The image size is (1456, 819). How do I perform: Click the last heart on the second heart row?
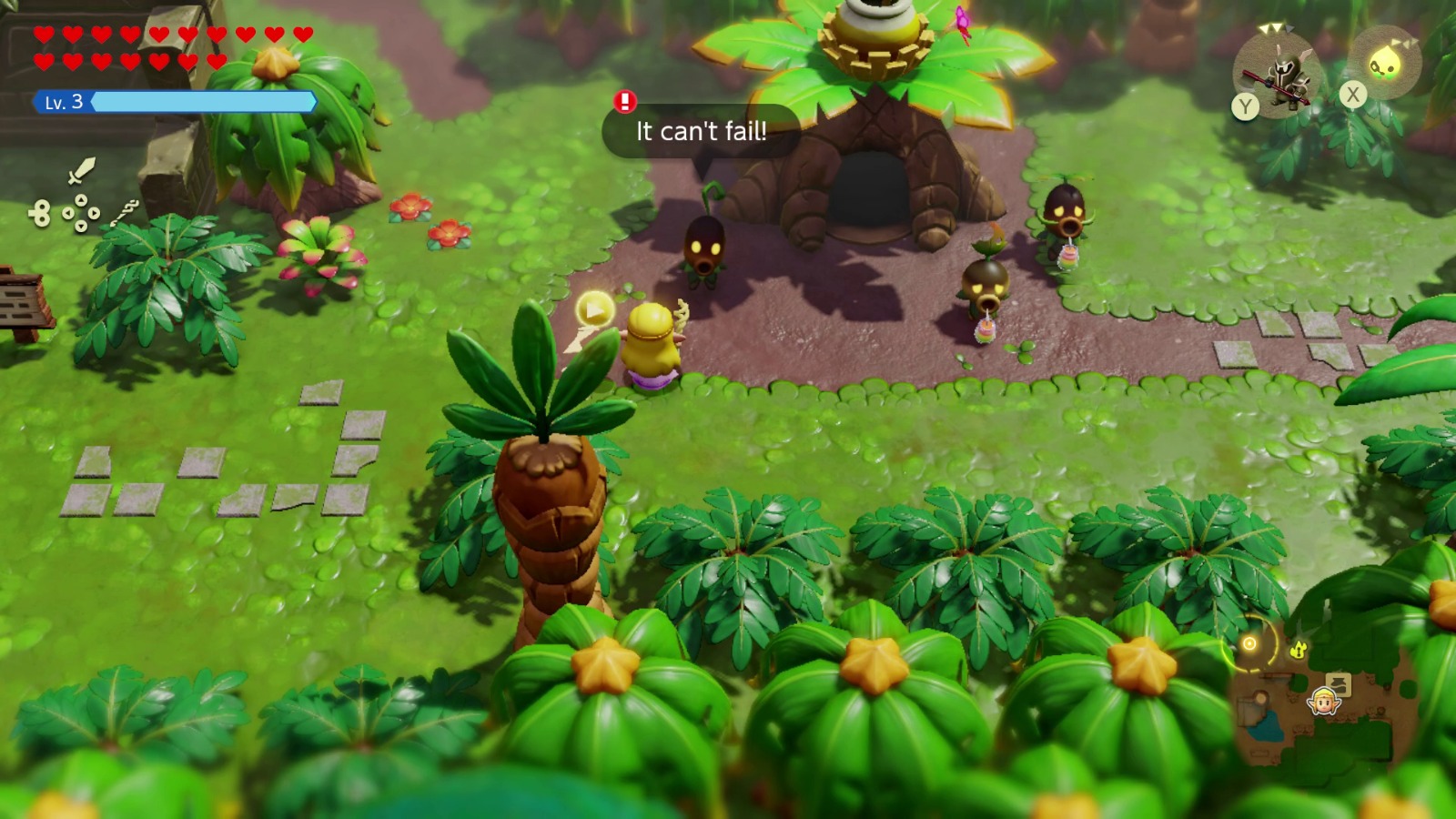[x=216, y=59]
